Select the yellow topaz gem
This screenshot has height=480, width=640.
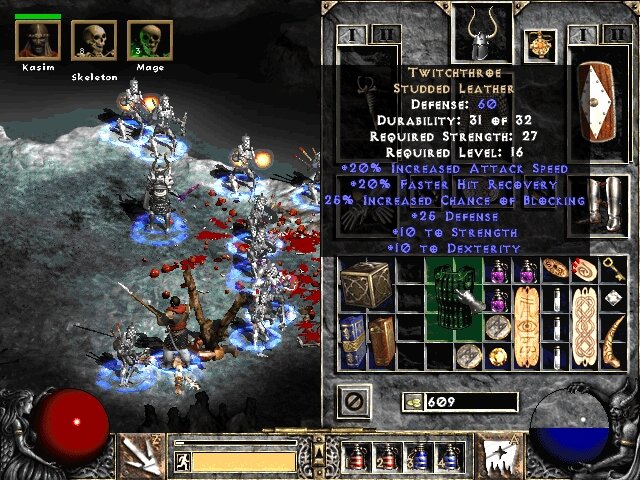point(498,355)
